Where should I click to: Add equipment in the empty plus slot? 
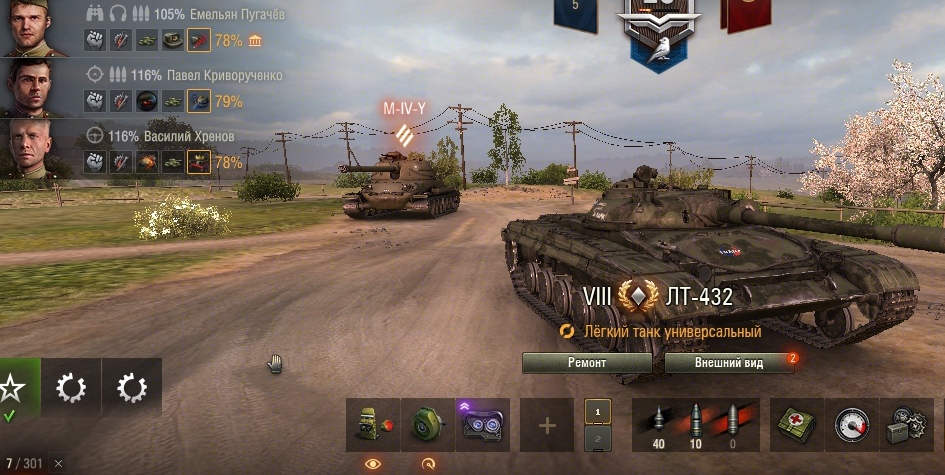click(x=547, y=425)
